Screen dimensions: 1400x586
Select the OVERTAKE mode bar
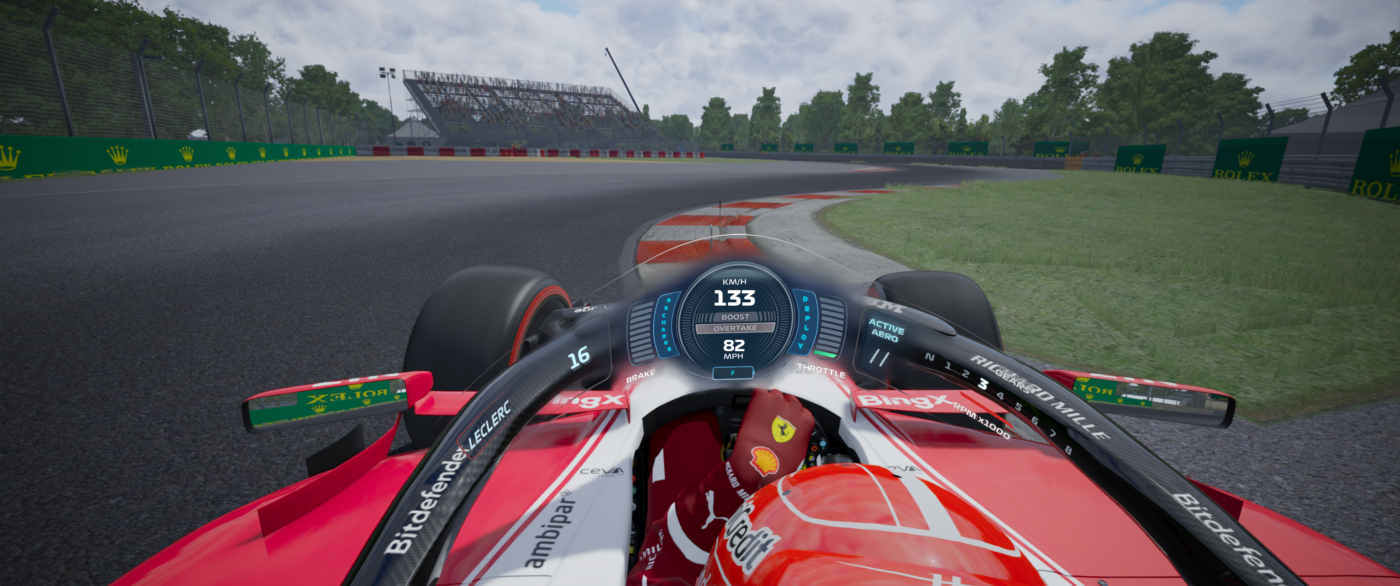point(734,327)
